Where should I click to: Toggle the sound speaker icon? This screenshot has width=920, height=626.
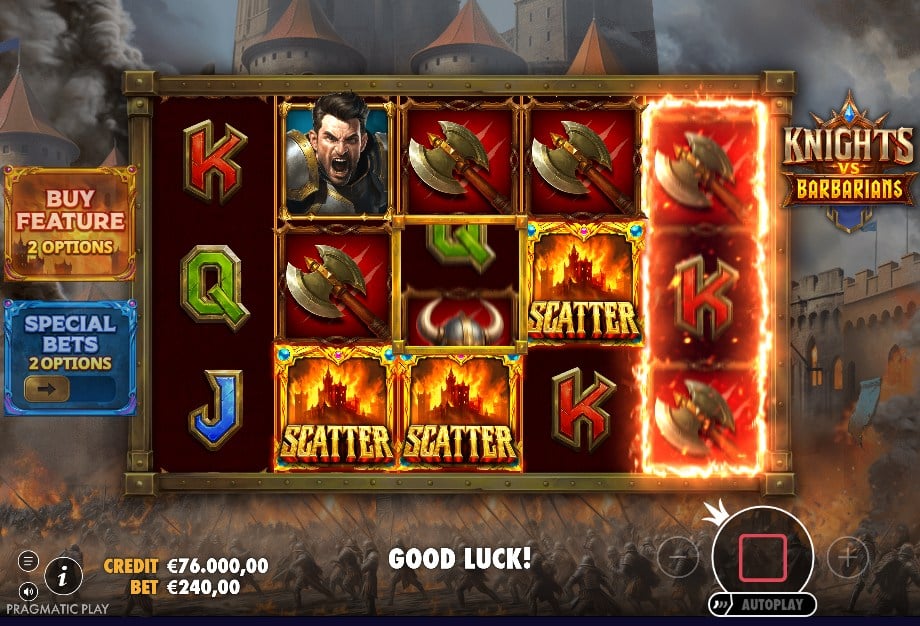[28, 590]
